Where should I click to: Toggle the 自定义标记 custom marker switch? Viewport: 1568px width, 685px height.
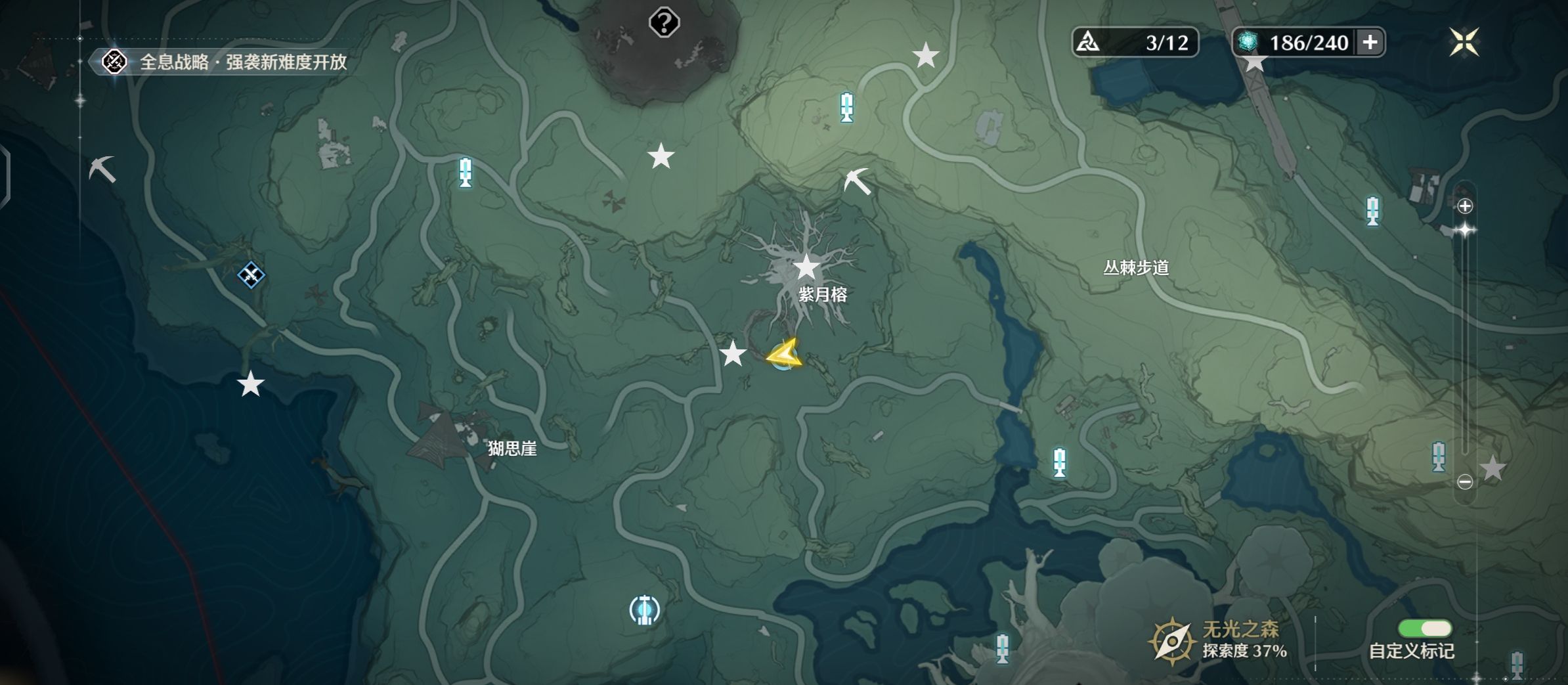tap(1424, 629)
